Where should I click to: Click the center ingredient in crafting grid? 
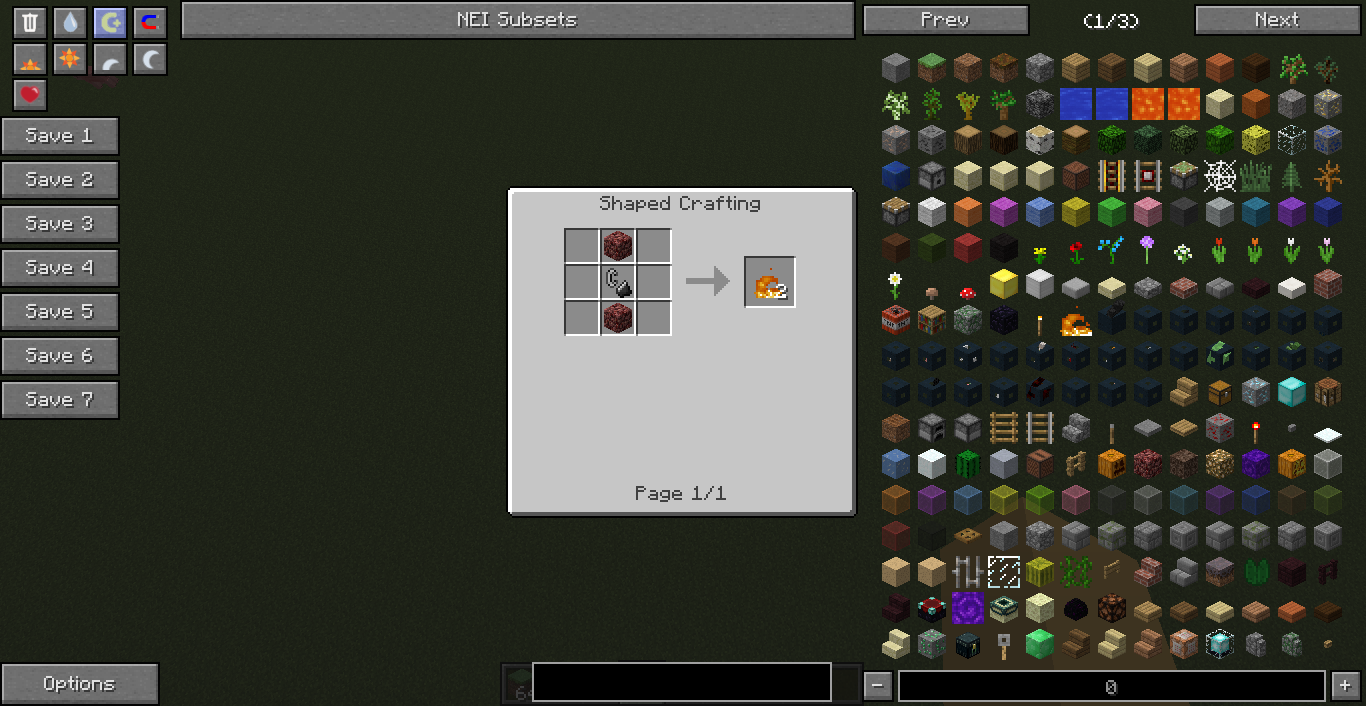[618, 282]
